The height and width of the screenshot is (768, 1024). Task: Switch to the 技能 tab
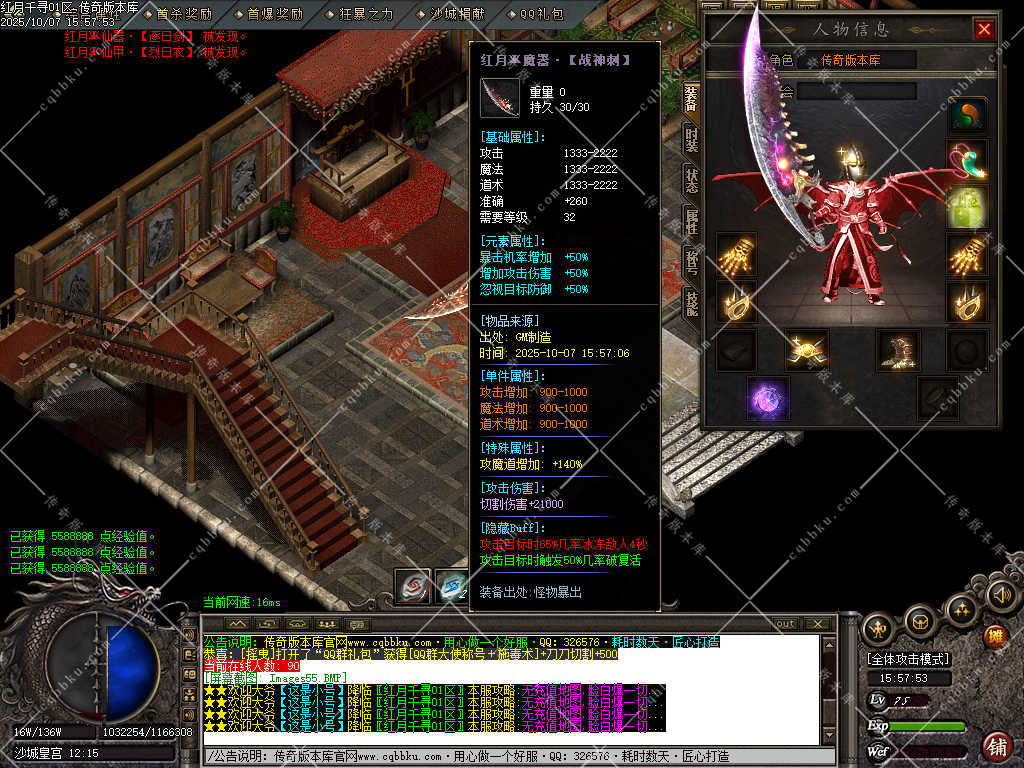point(691,300)
